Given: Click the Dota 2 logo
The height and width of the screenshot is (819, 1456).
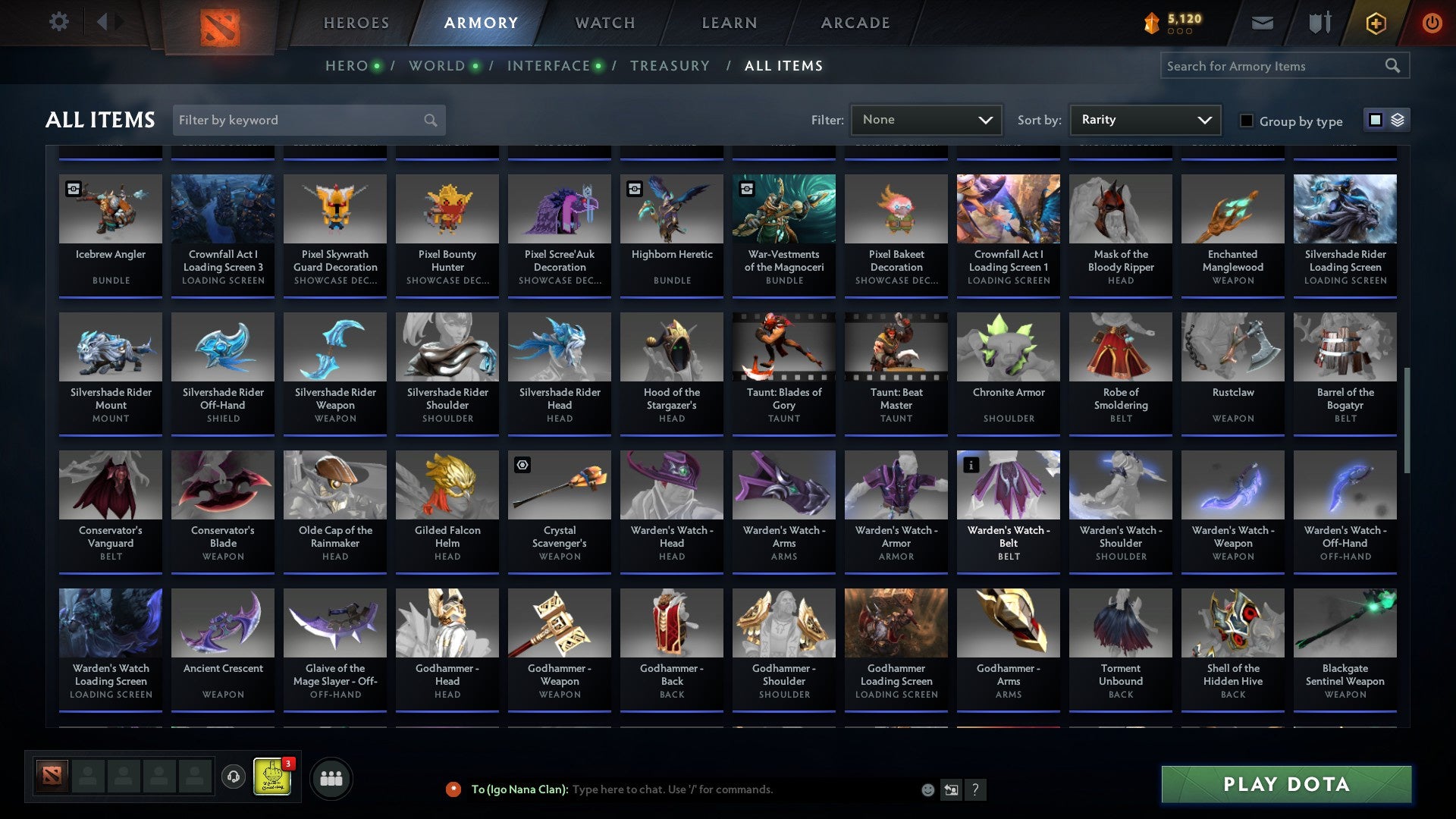Looking at the screenshot, I should pyautogui.click(x=223, y=23).
